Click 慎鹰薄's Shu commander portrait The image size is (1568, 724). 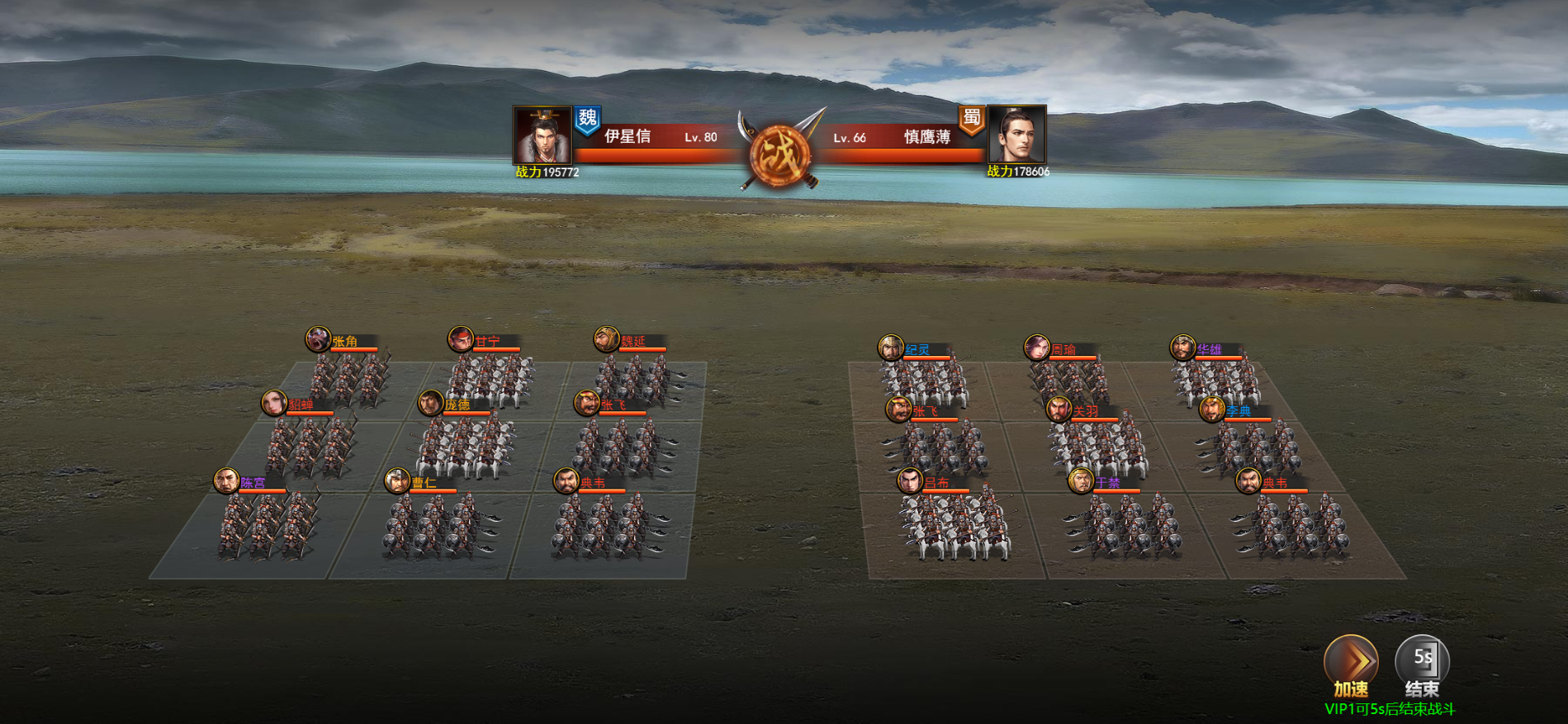[1017, 135]
